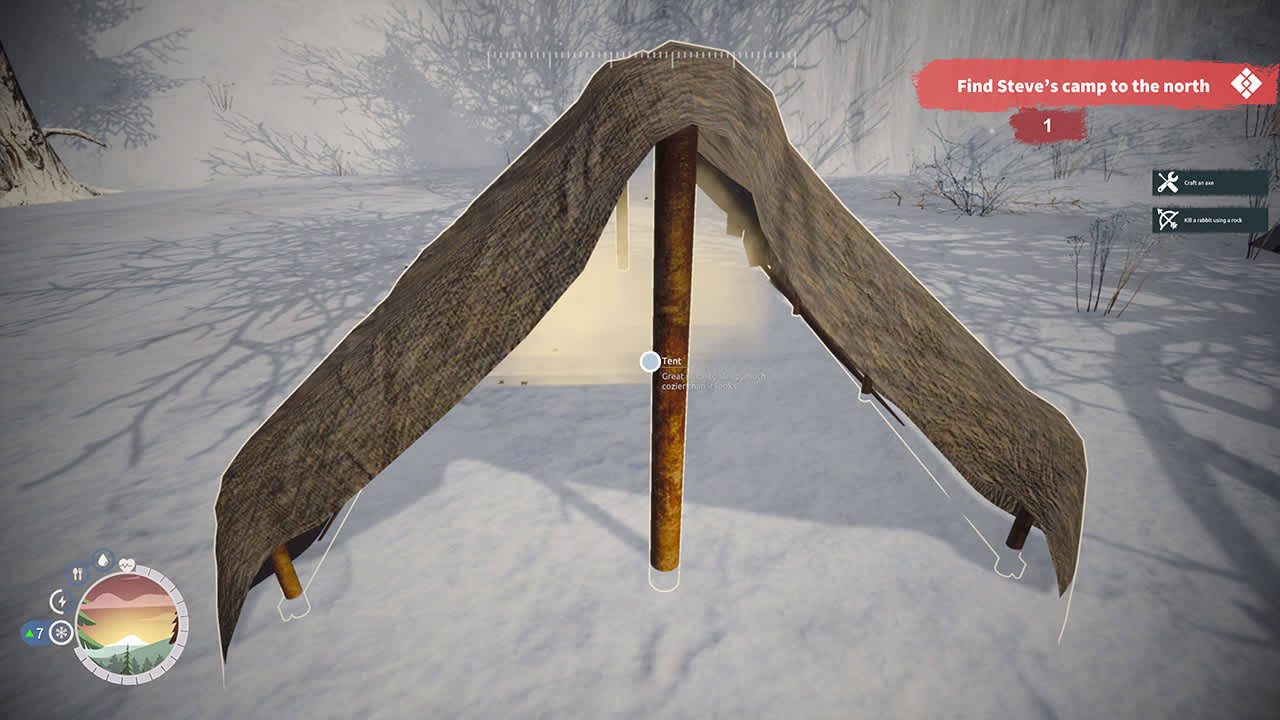
Task: Expand the energy meter arc indicator
Action: (62, 601)
